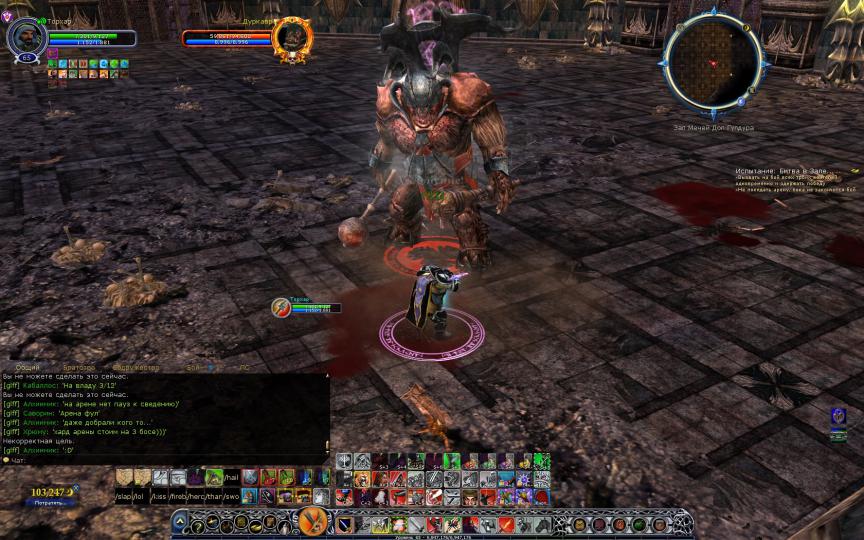This screenshot has height=540, width=864.
Task: Select the target portrait of the boss
Action: click(x=292, y=40)
